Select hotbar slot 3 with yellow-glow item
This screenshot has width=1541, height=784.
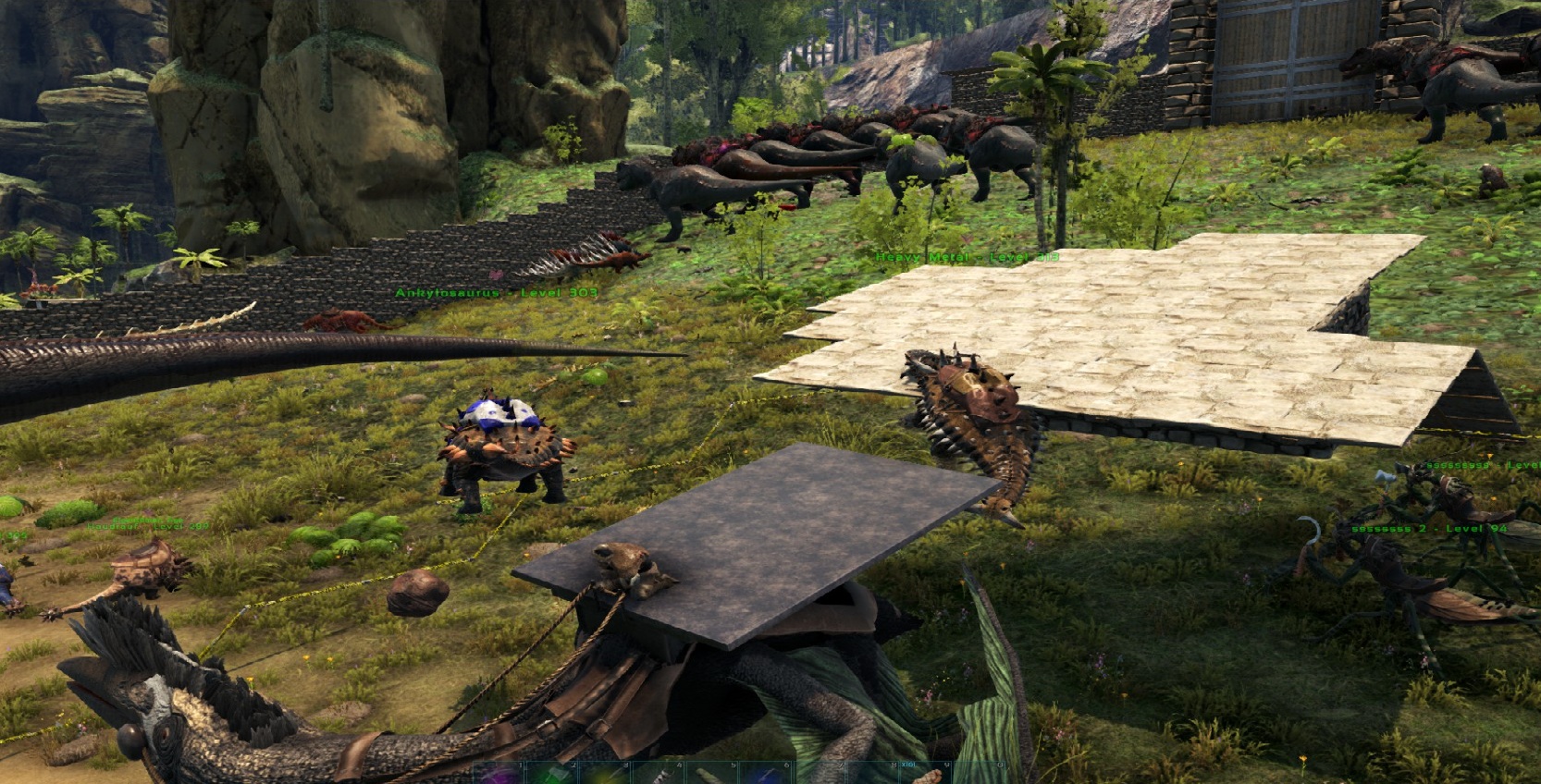point(607,775)
